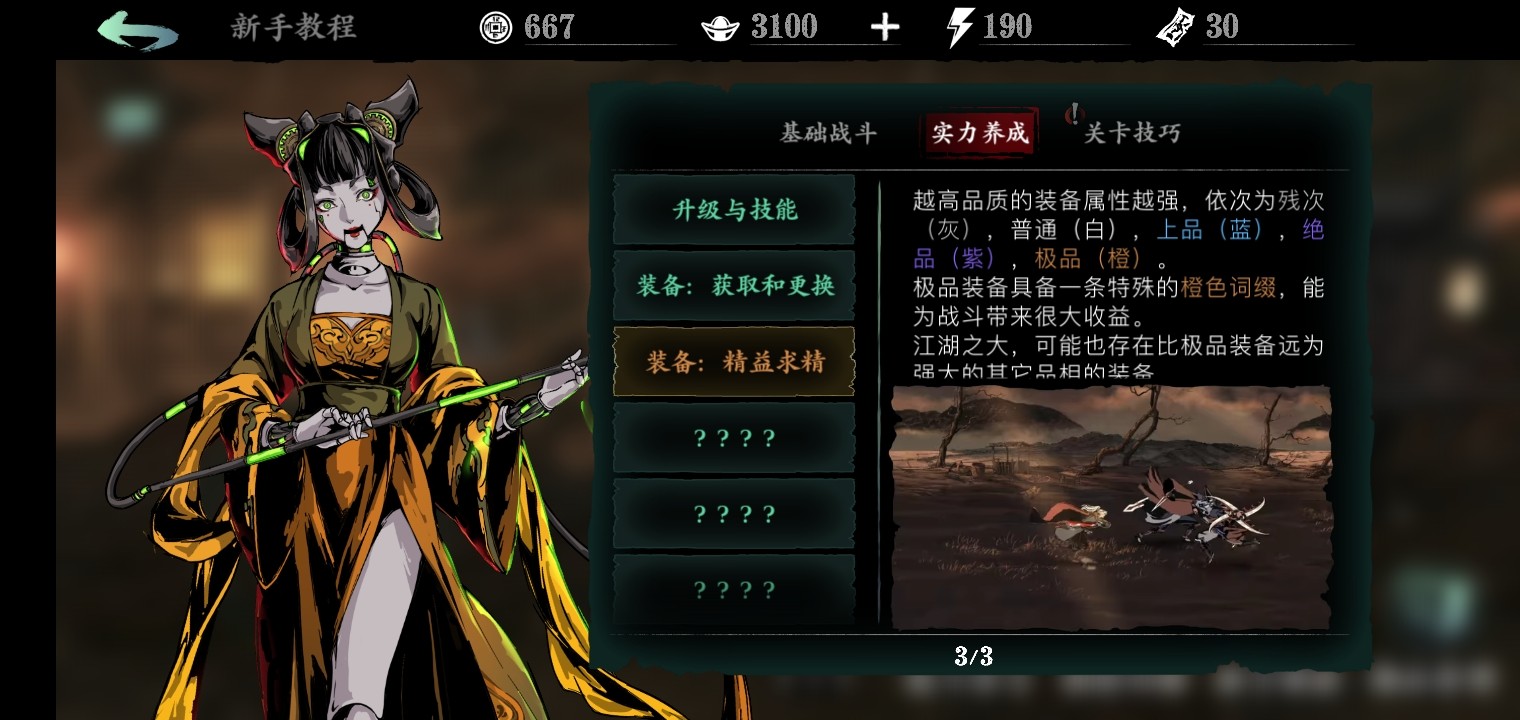Screen dimensions: 1520x720
Task: Open the 装备: 获取和更换 entry
Action: pos(734,286)
